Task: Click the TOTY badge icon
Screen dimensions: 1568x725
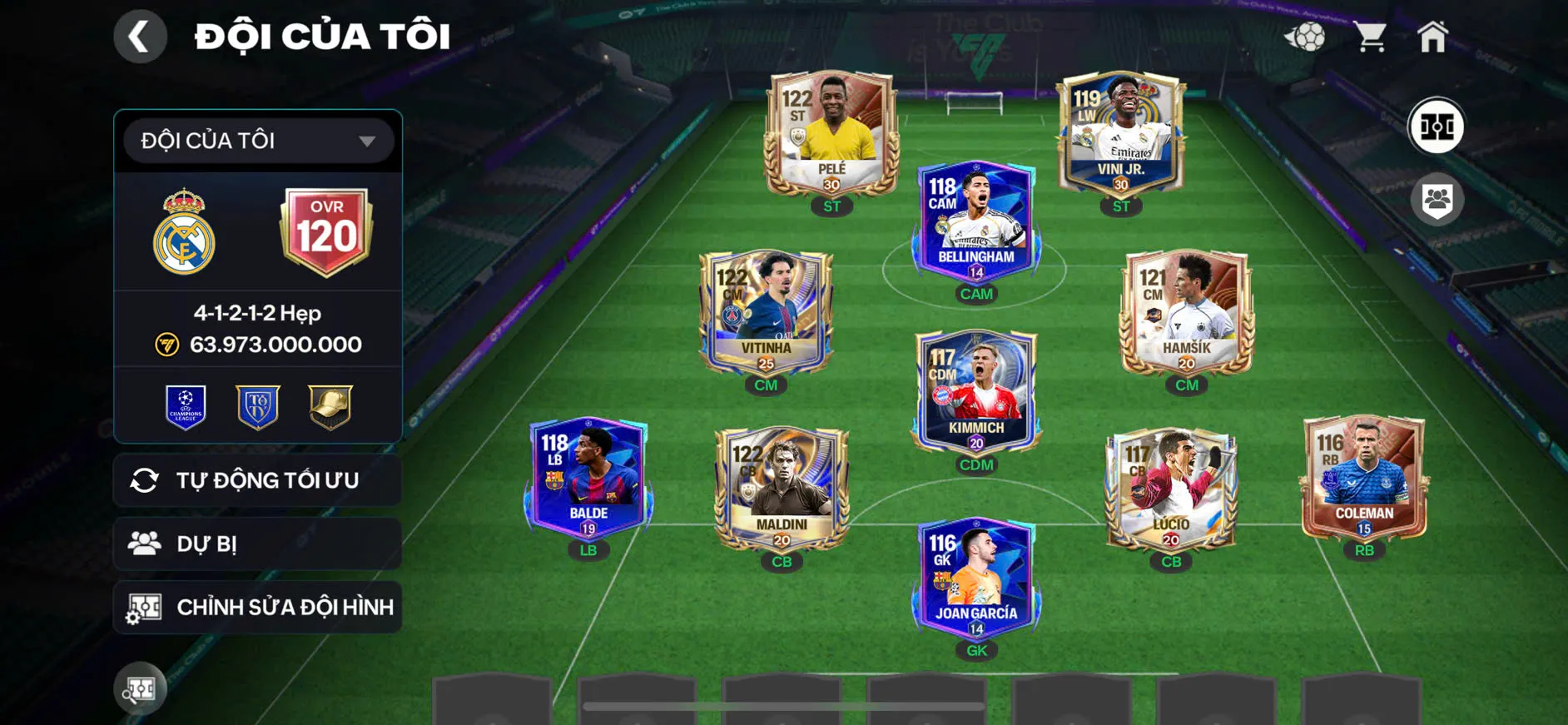Action: pyautogui.click(x=257, y=408)
